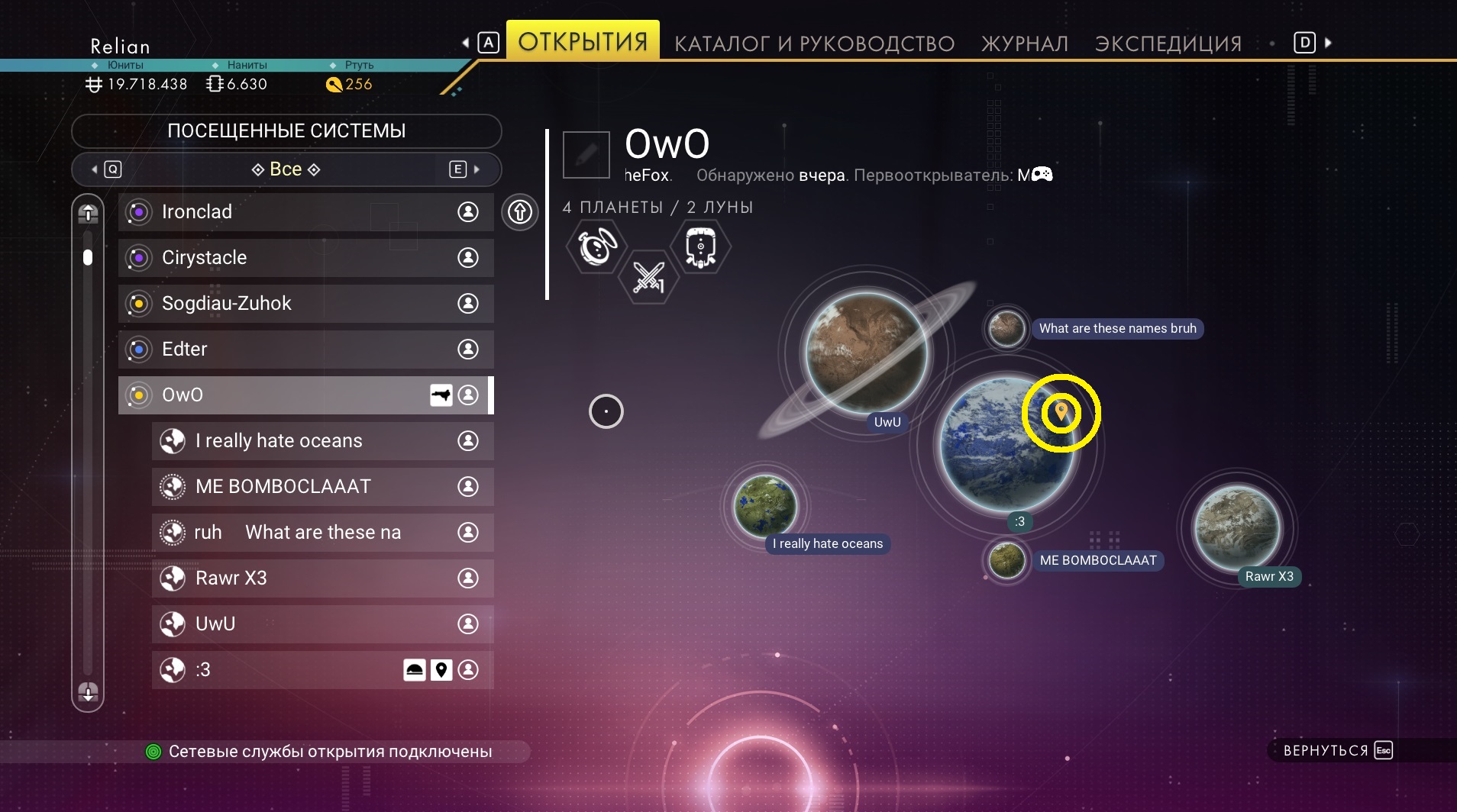
Task: Click the Вернуться back button
Action: (1337, 750)
